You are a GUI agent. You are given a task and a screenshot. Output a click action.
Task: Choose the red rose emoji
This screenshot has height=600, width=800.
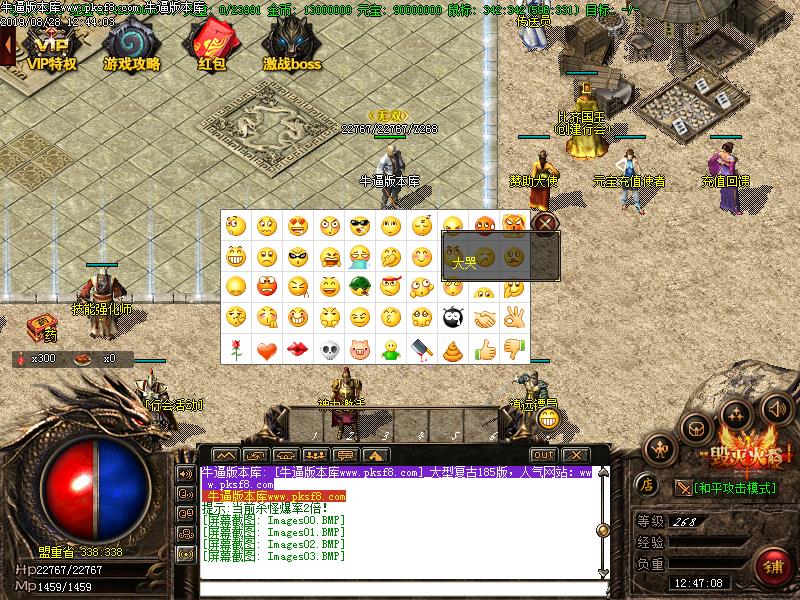[x=235, y=350]
